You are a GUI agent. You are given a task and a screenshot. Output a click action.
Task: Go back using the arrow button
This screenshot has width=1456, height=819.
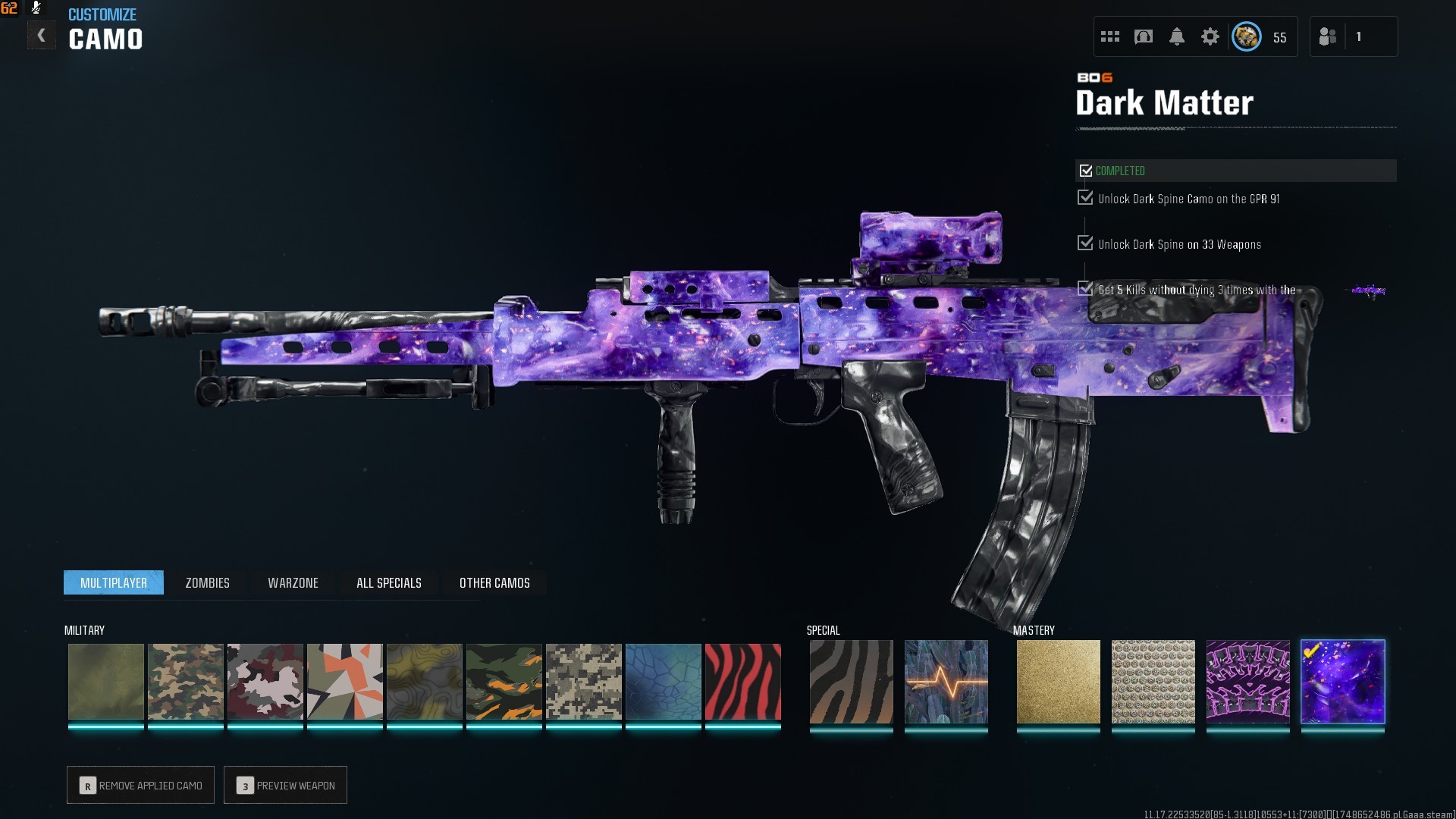point(41,36)
